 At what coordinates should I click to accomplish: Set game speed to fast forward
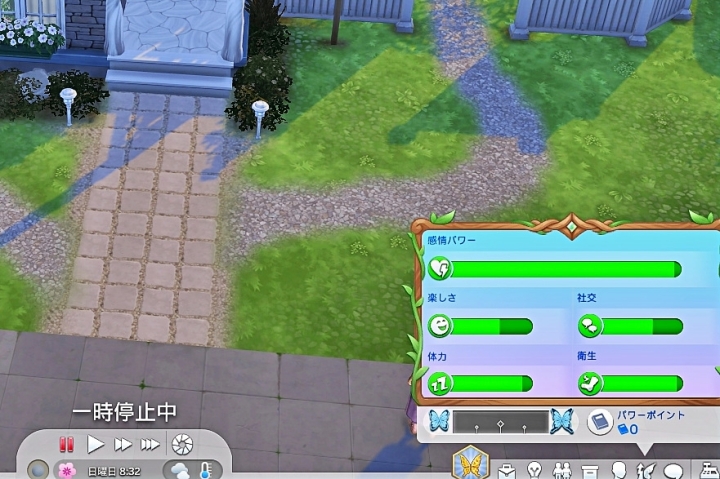point(123,444)
